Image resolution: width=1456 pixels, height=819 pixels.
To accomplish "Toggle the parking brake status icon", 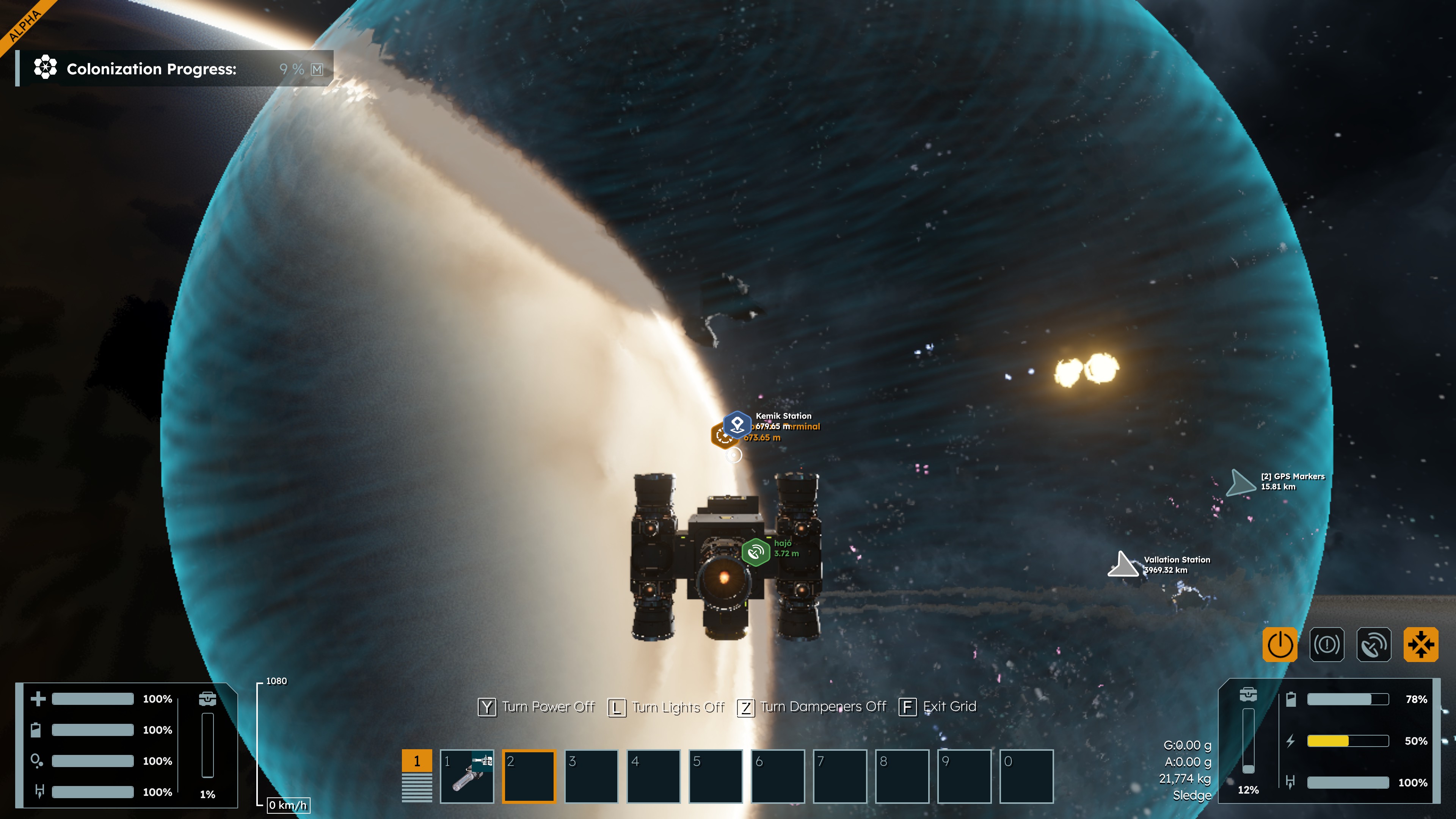I will tap(1327, 644).
